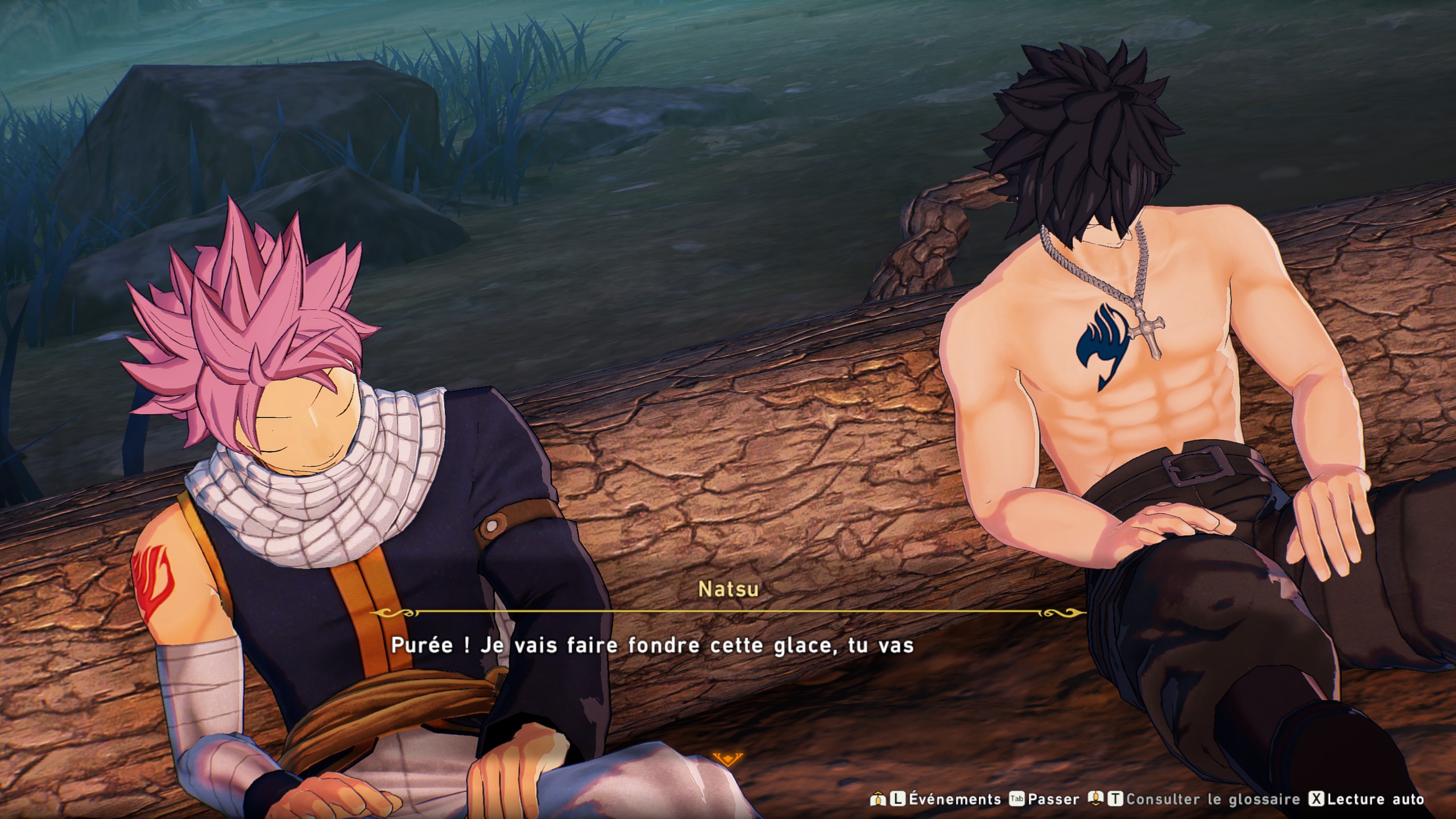Click the Tab key glyph icon
Viewport: 1456px width, 819px height.
click(1016, 798)
